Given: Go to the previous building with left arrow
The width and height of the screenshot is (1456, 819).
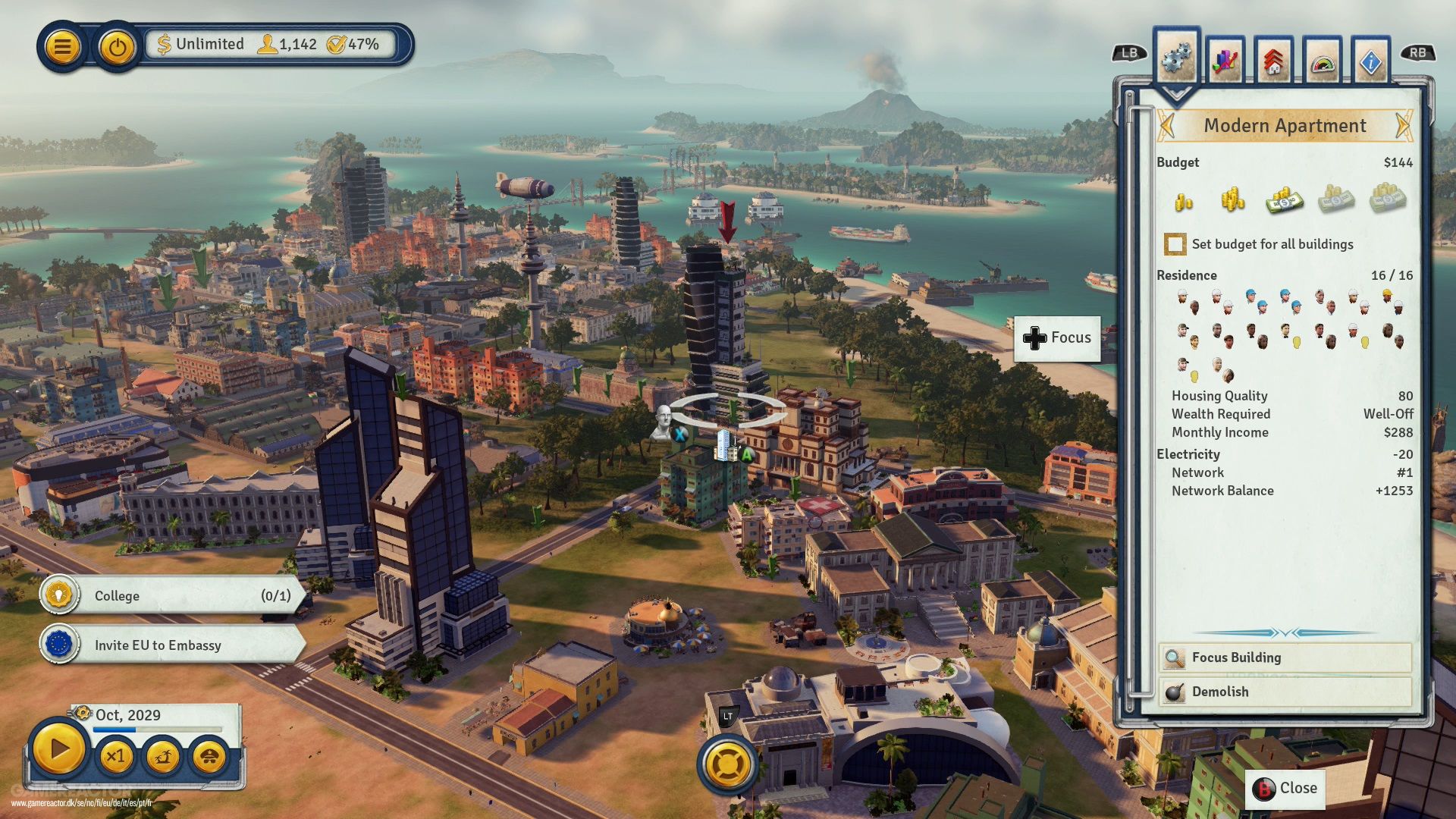Looking at the screenshot, I should coord(1168,125).
